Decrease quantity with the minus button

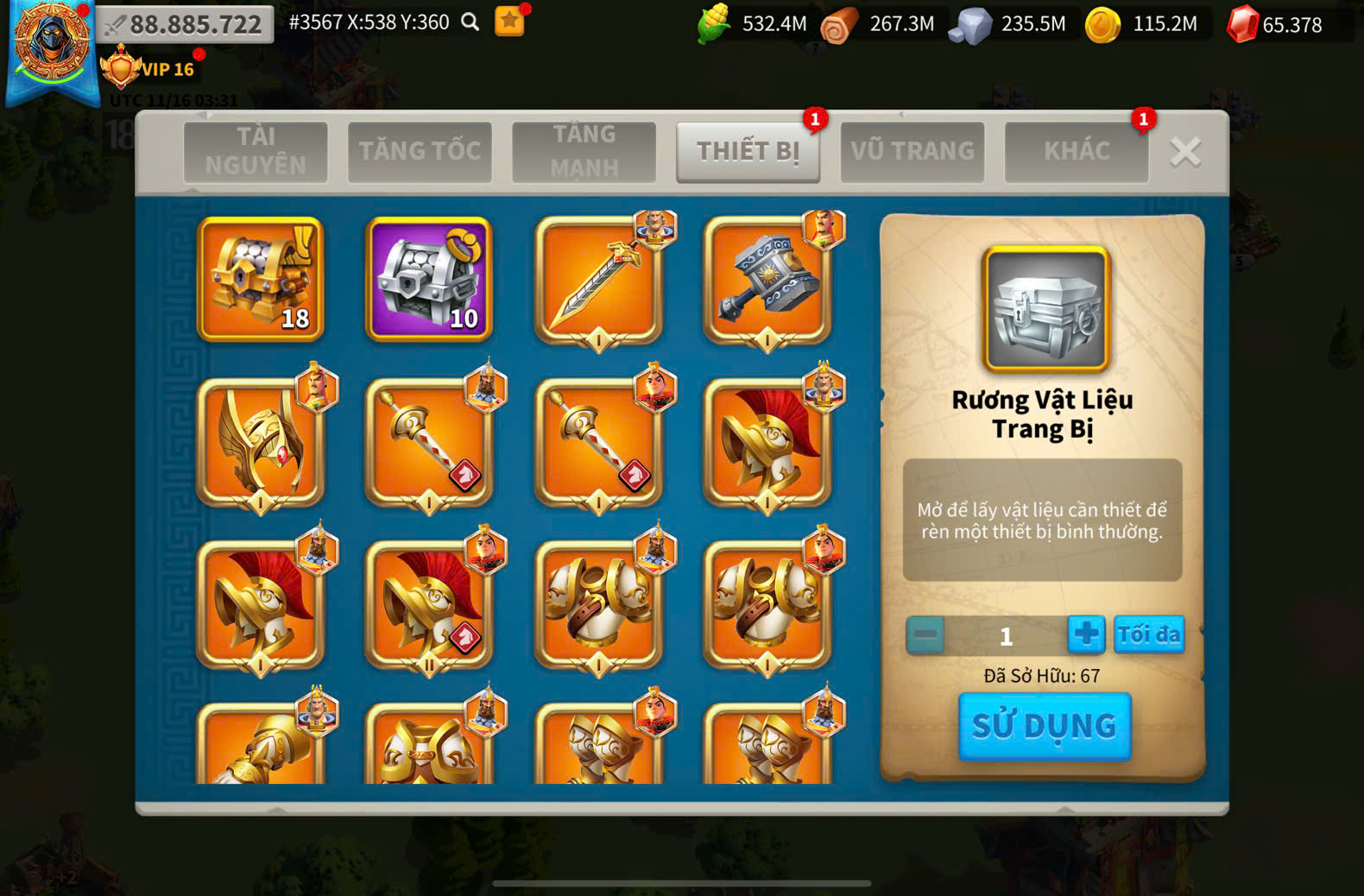point(925,635)
